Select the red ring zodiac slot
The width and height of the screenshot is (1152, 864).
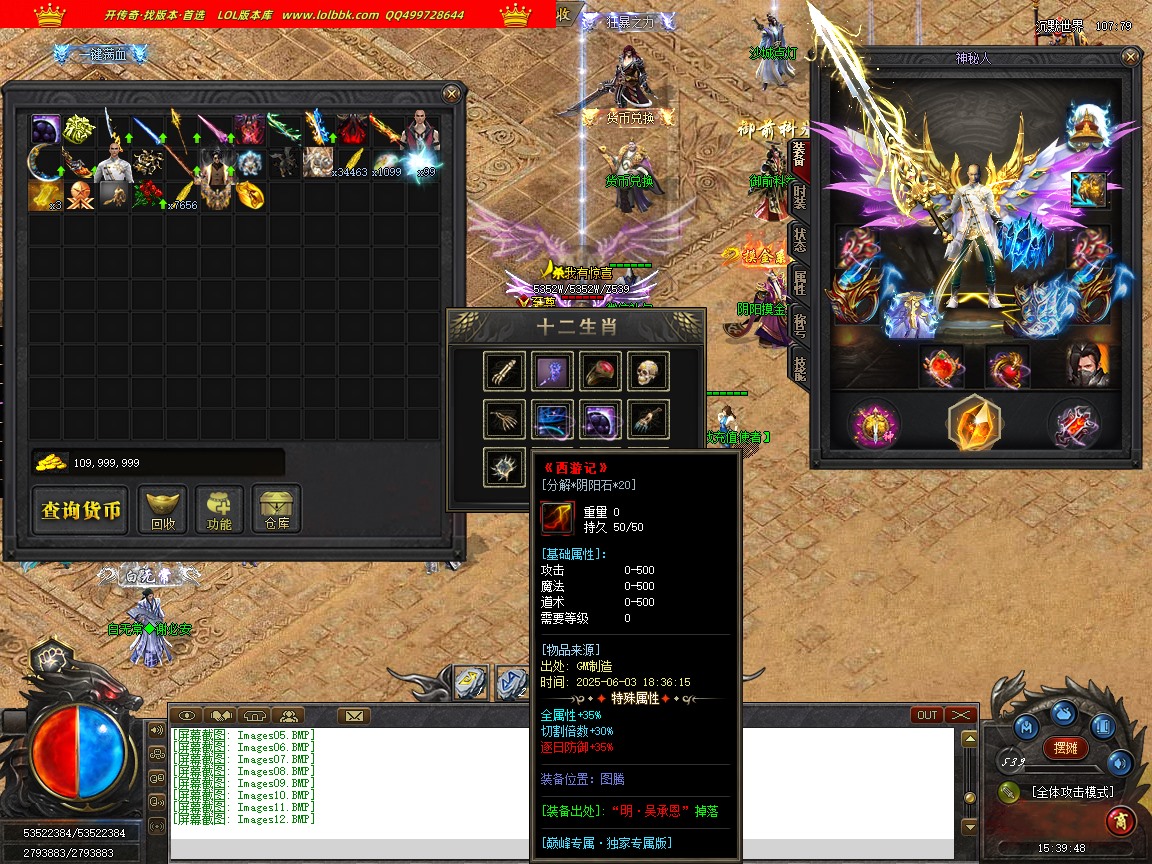(x=600, y=372)
